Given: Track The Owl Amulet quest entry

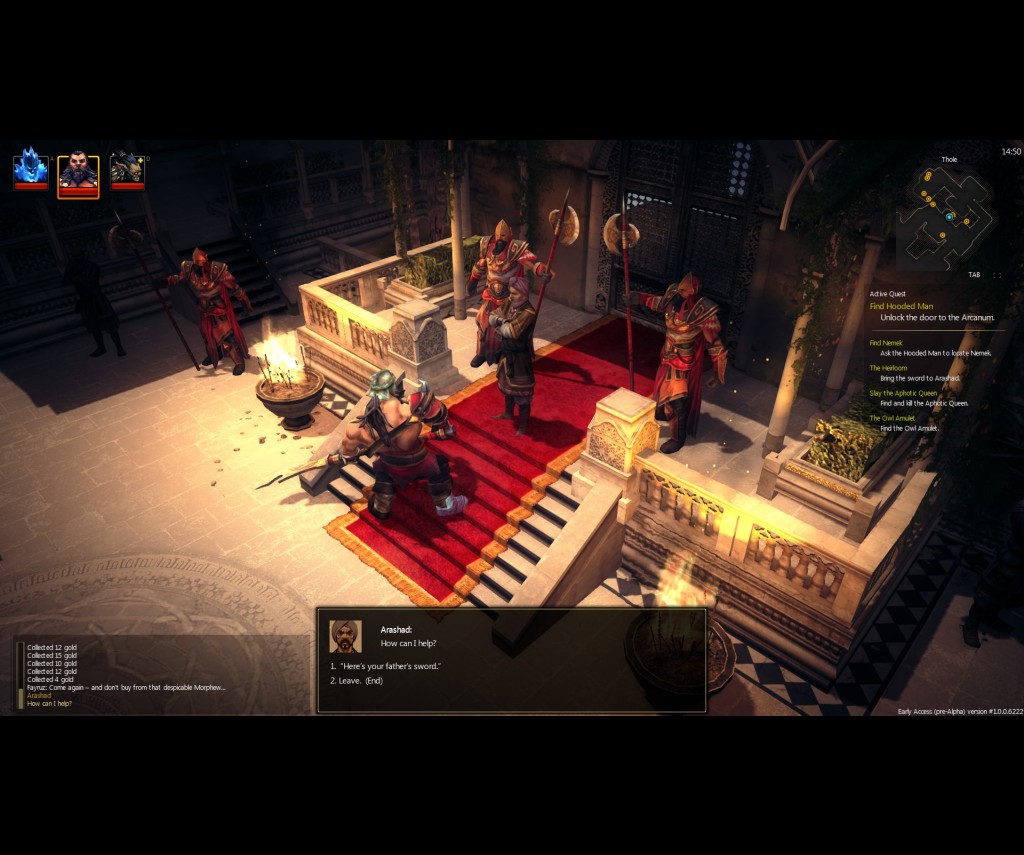Looking at the screenshot, I should 890,418.
